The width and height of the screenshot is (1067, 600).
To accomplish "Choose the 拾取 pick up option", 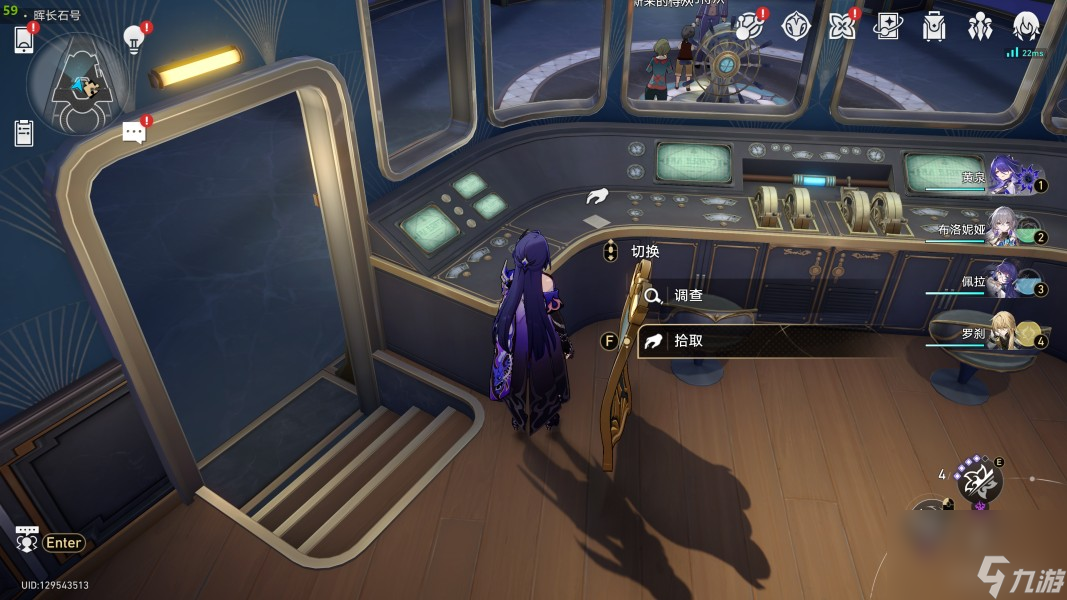I will [688, 340].
